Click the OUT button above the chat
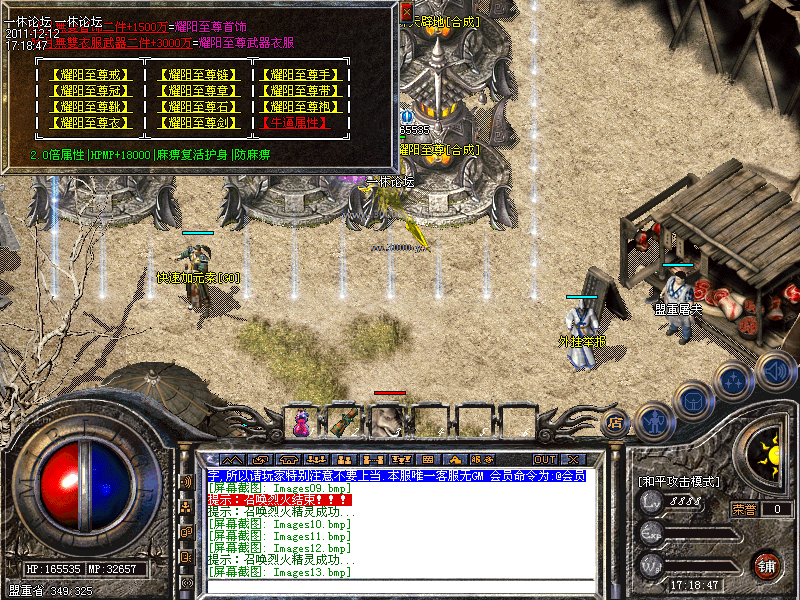This screenshot has height=600, width=800. click(x=545, y=459)
